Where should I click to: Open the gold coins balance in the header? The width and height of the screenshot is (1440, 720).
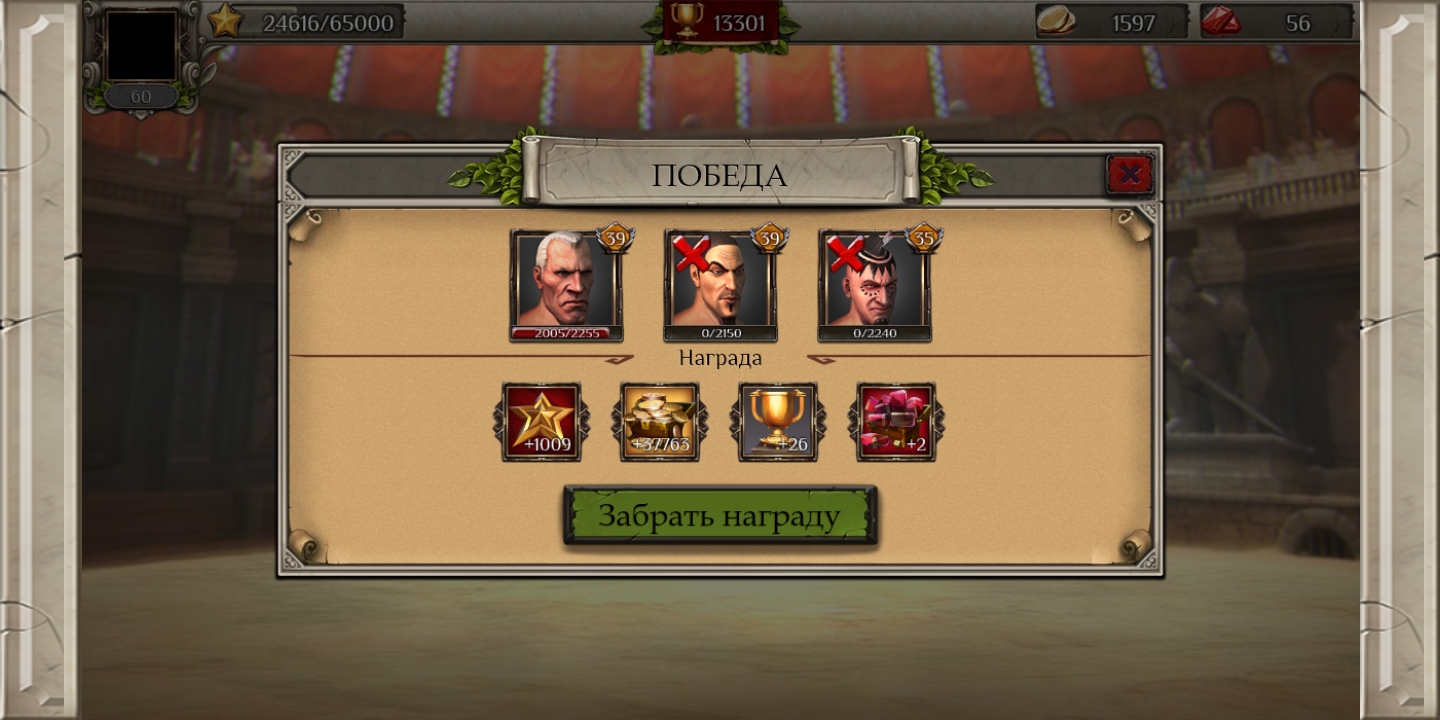(1111, 22)
